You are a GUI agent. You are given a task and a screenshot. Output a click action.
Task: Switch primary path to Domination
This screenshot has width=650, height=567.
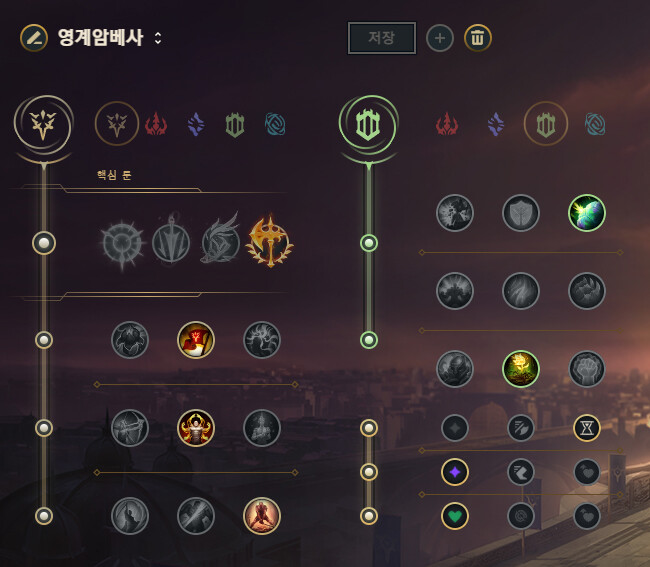click(x=156, y=124)
